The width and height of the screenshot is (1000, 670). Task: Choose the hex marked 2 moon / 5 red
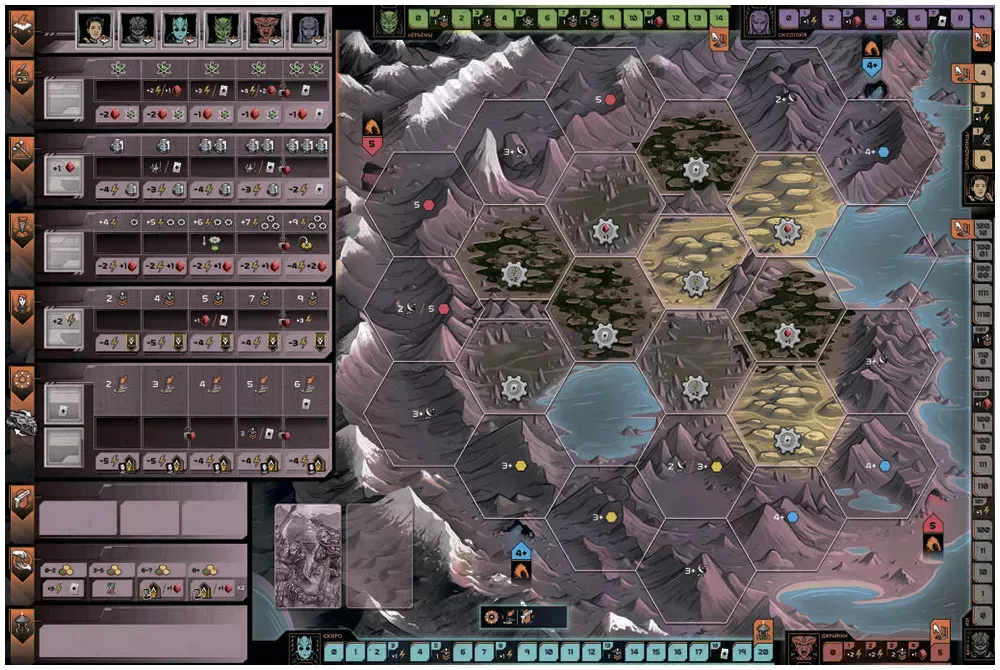pyautogui.click(x=420, y=309)
